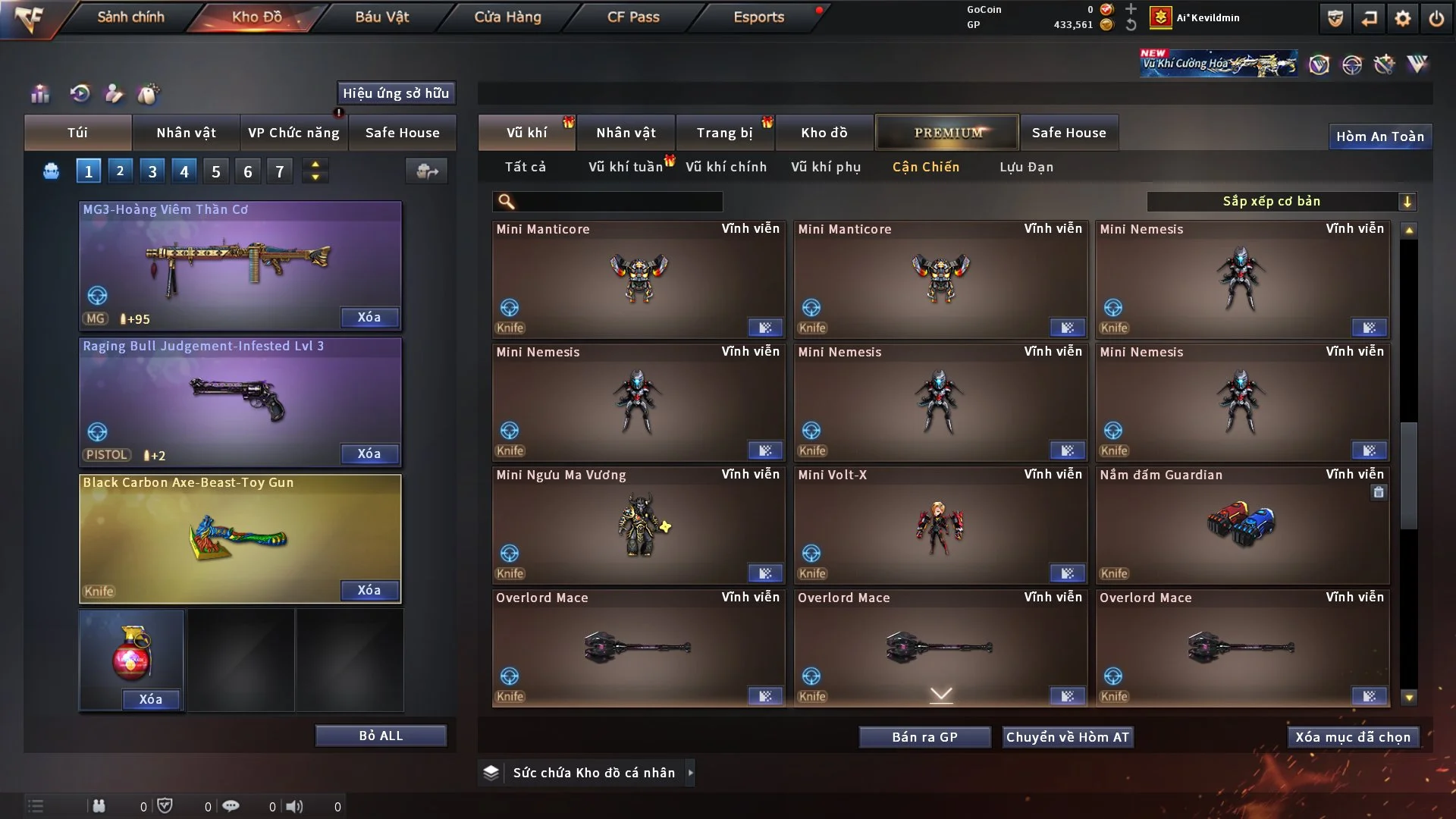Click the power exit icon
The image size is (1456, 819).
tap(1436, 18)
